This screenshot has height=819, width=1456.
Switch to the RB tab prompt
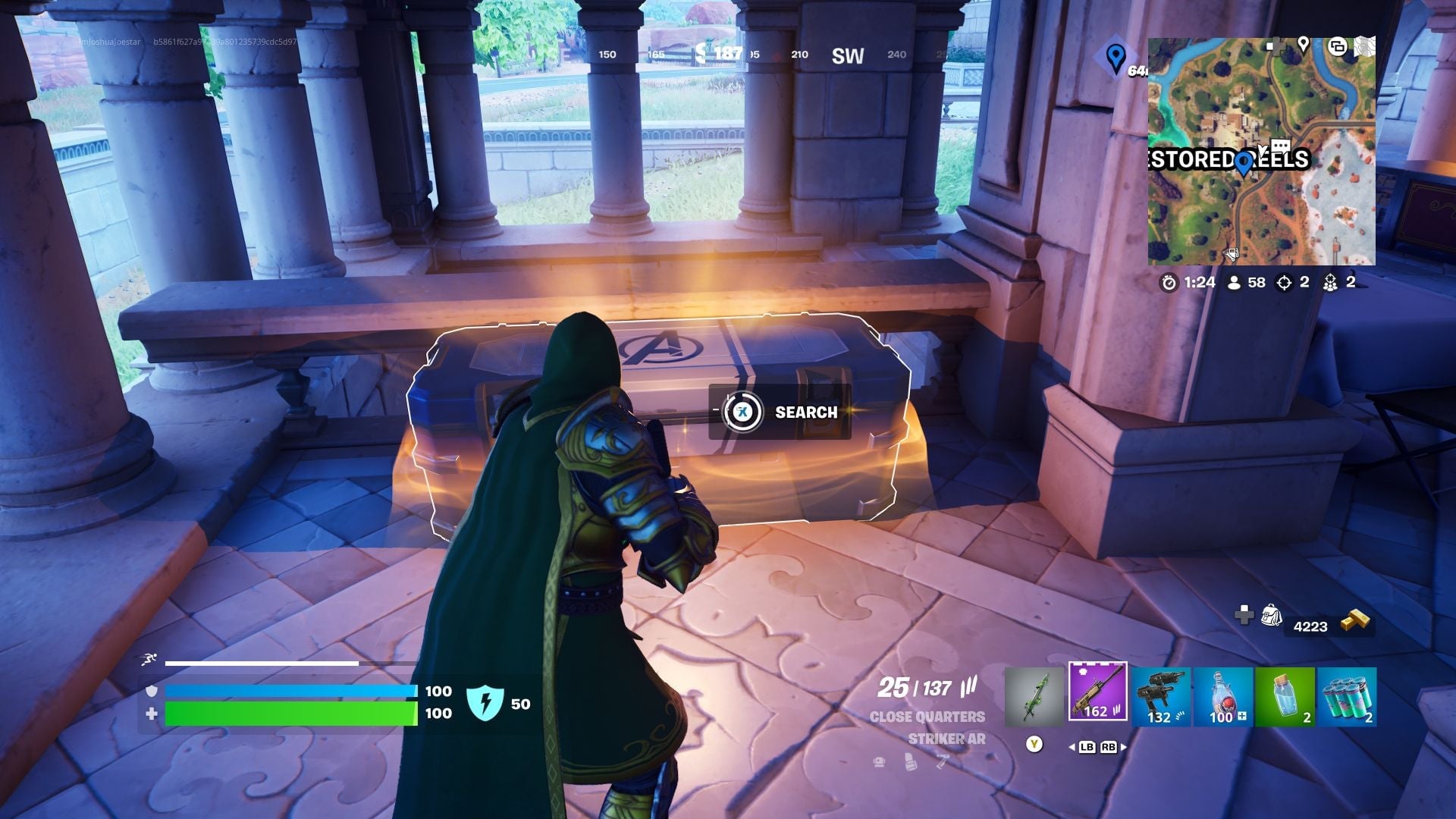pos(1109,748)
